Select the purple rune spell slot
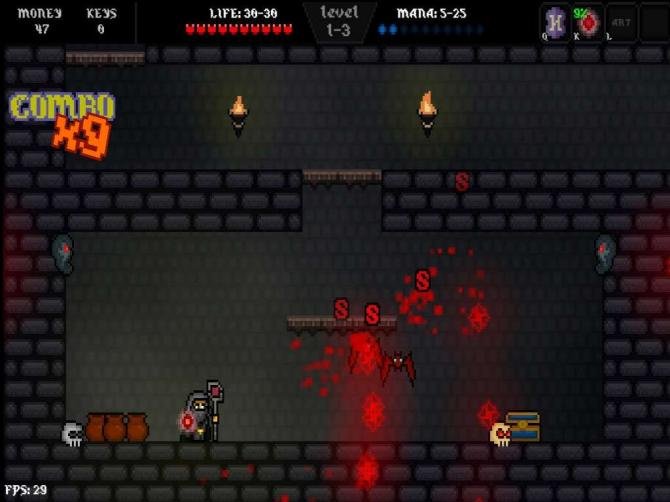The image size is (670, 502). 555,22
